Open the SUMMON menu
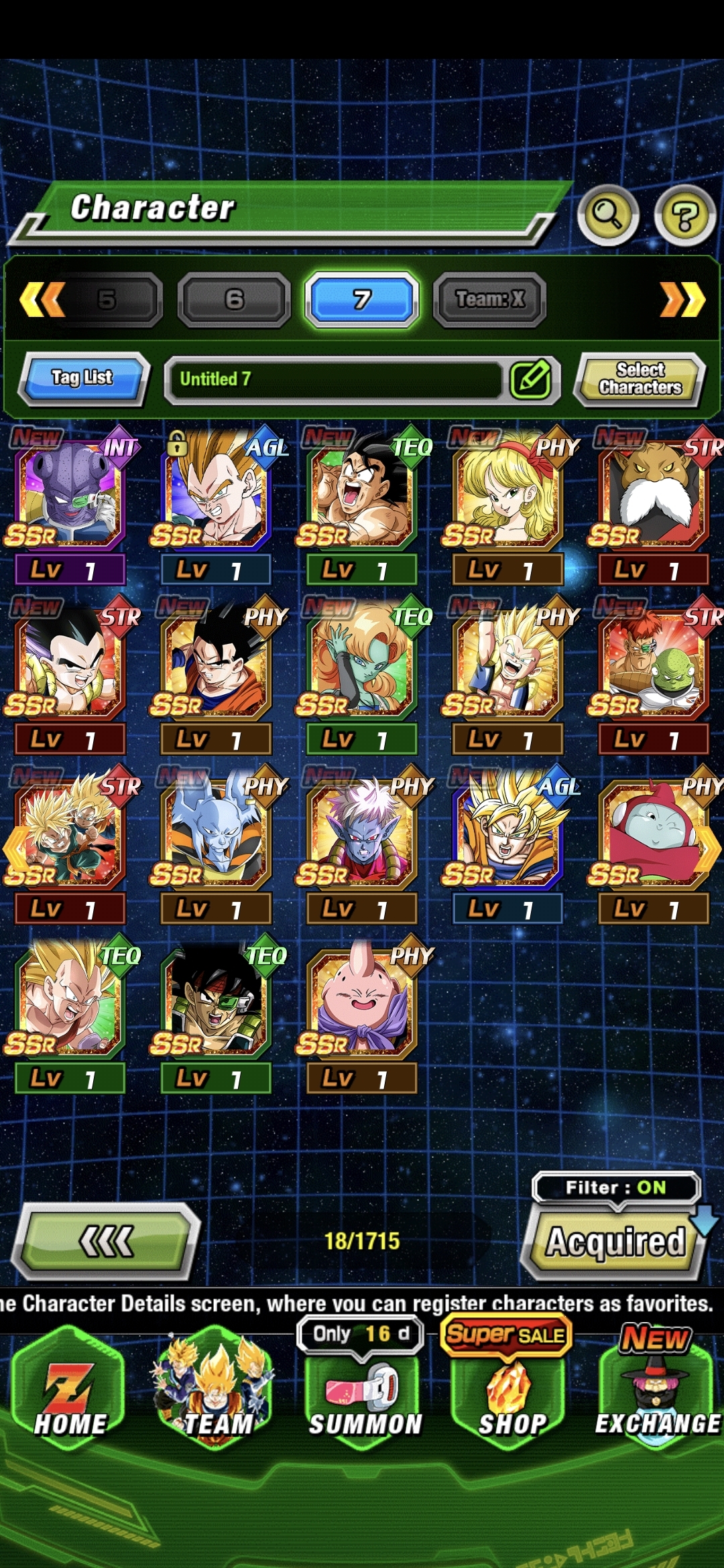 [x=365, y=1397]
